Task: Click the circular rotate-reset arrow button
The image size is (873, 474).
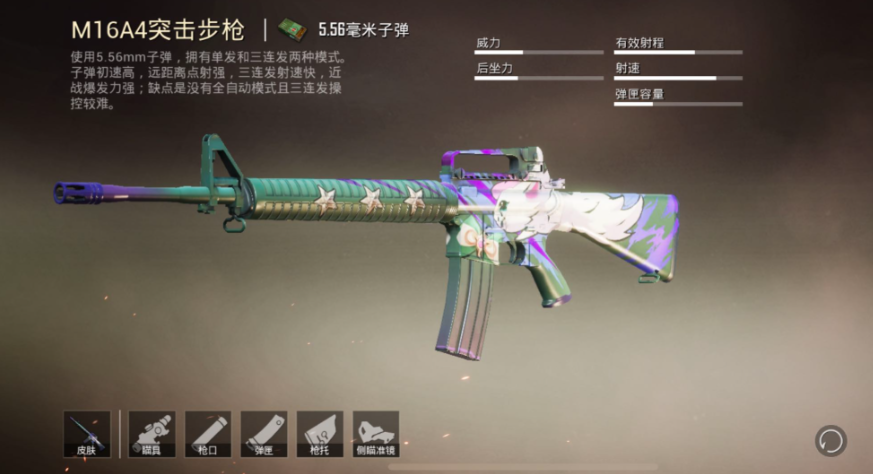Action: click(830, 440)
